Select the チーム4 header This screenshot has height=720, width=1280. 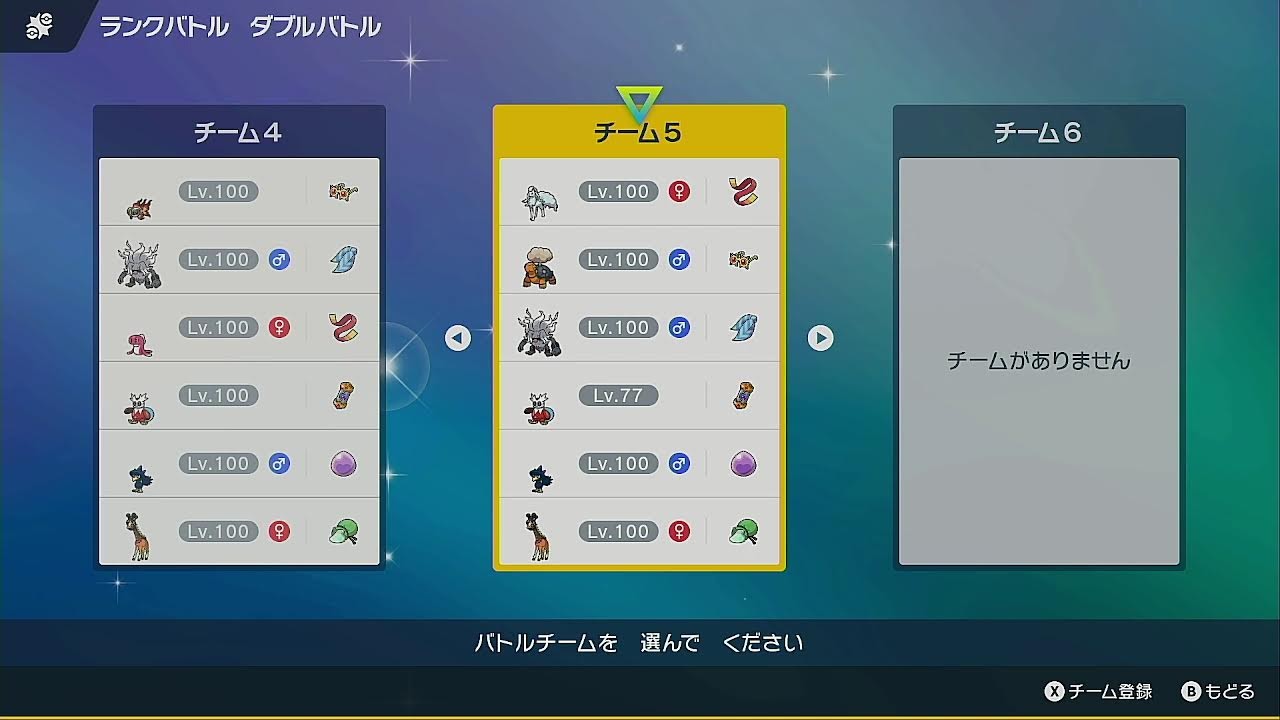[x=238, y=131]
